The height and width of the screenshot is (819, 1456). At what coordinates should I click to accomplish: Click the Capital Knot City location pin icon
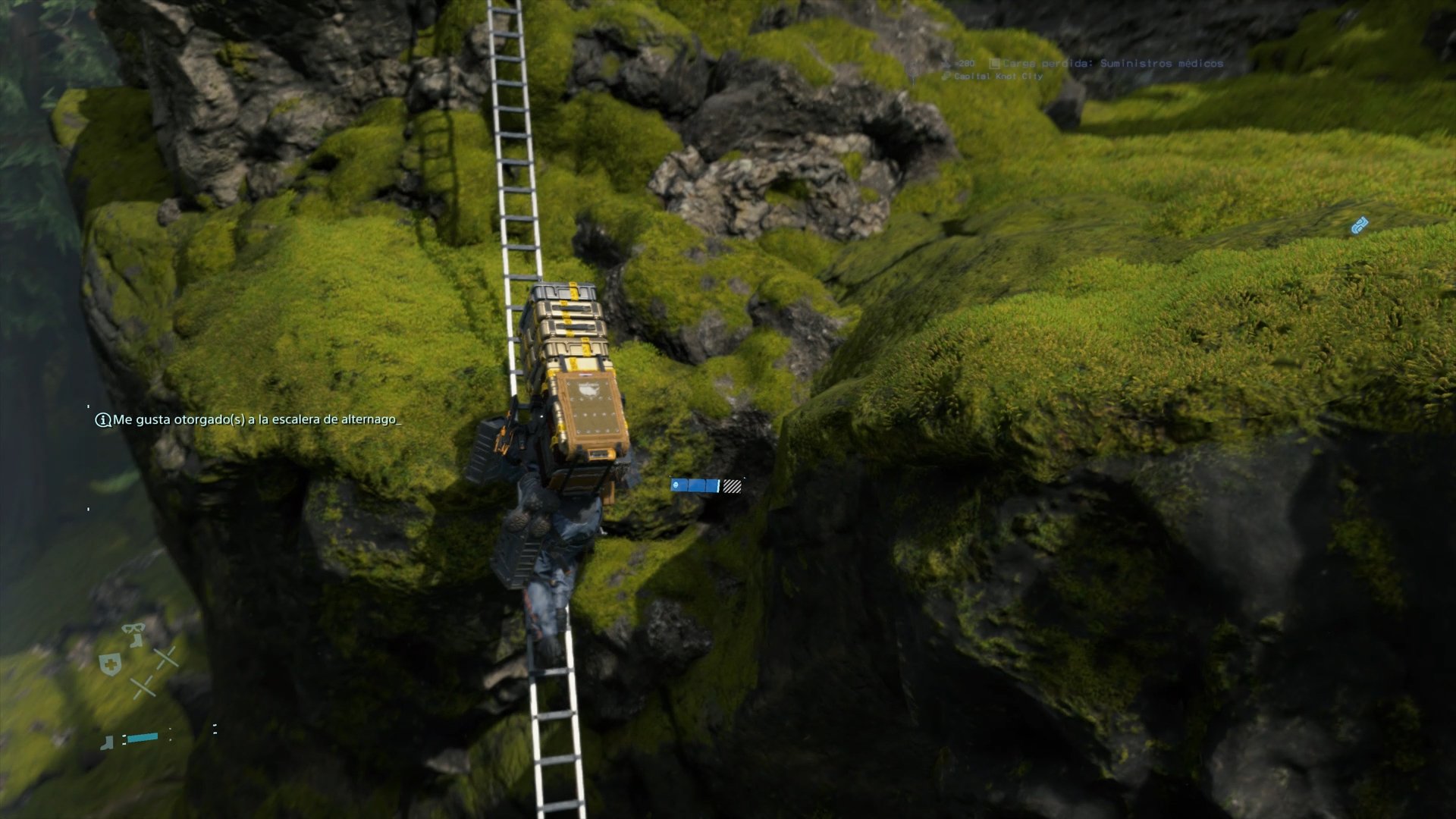946,76
